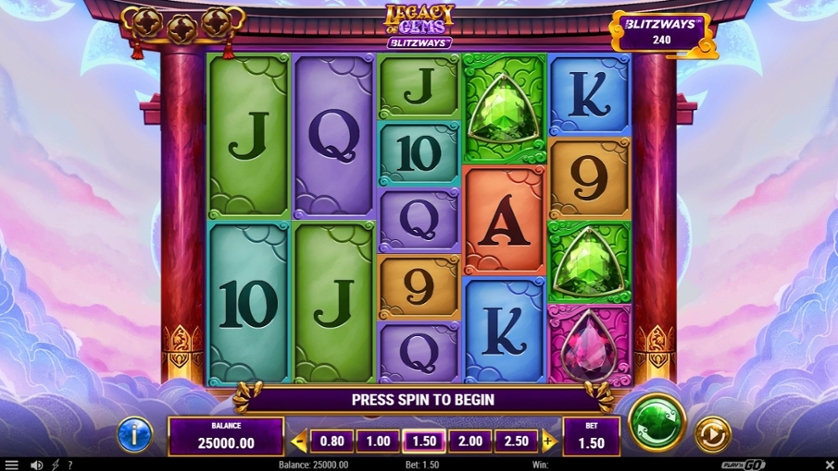Set the bet to 2.50
Screen dimensions: 838x471
point(516,441)
